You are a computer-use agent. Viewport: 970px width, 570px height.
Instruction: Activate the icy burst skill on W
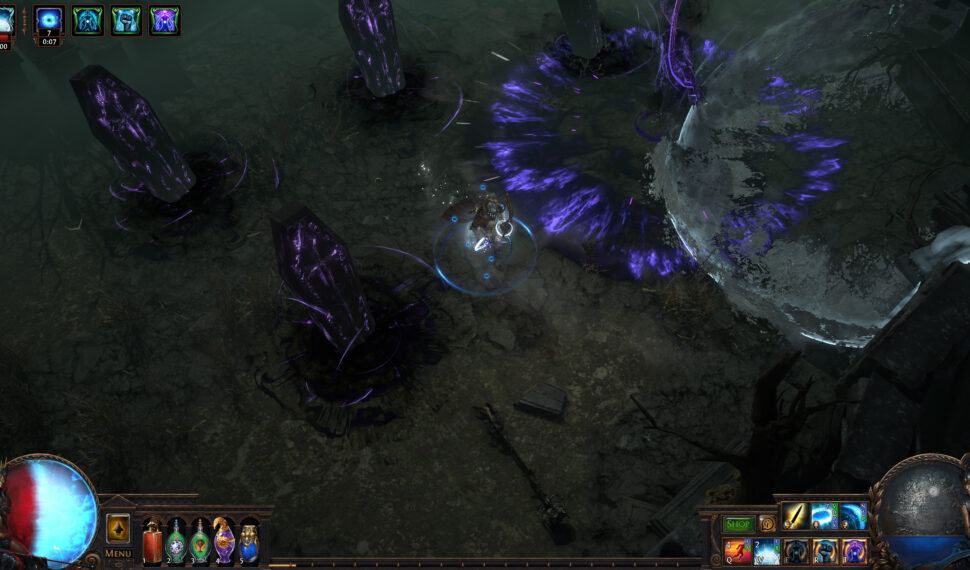point(766,550)
